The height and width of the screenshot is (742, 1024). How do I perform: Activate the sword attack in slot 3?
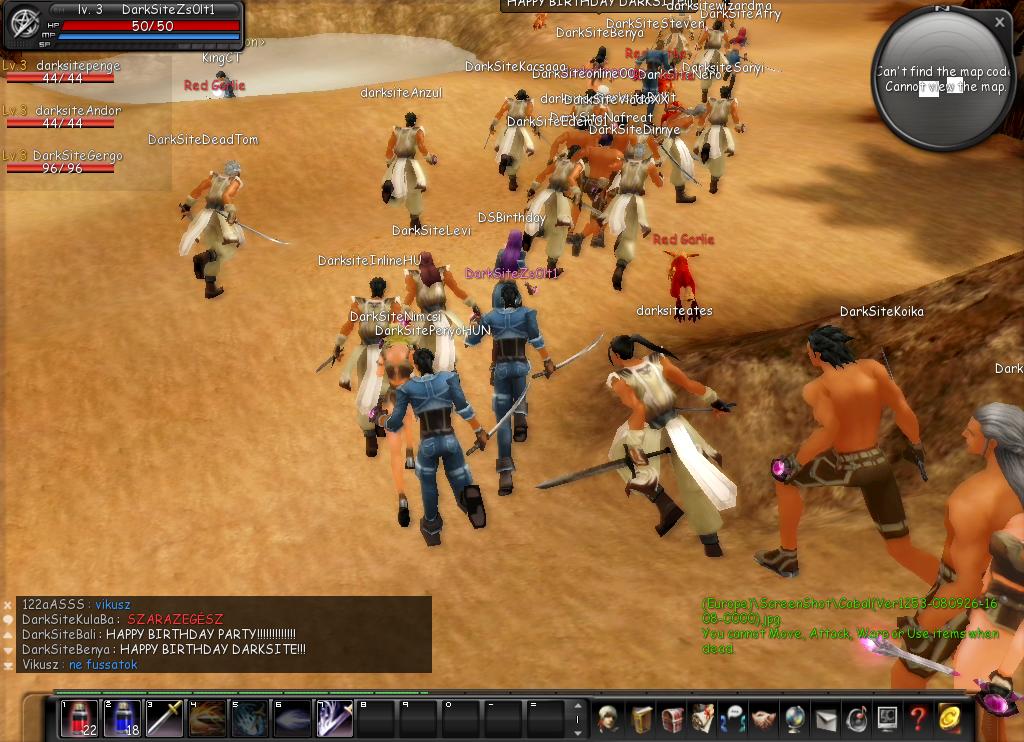click(x=164, y=719)
